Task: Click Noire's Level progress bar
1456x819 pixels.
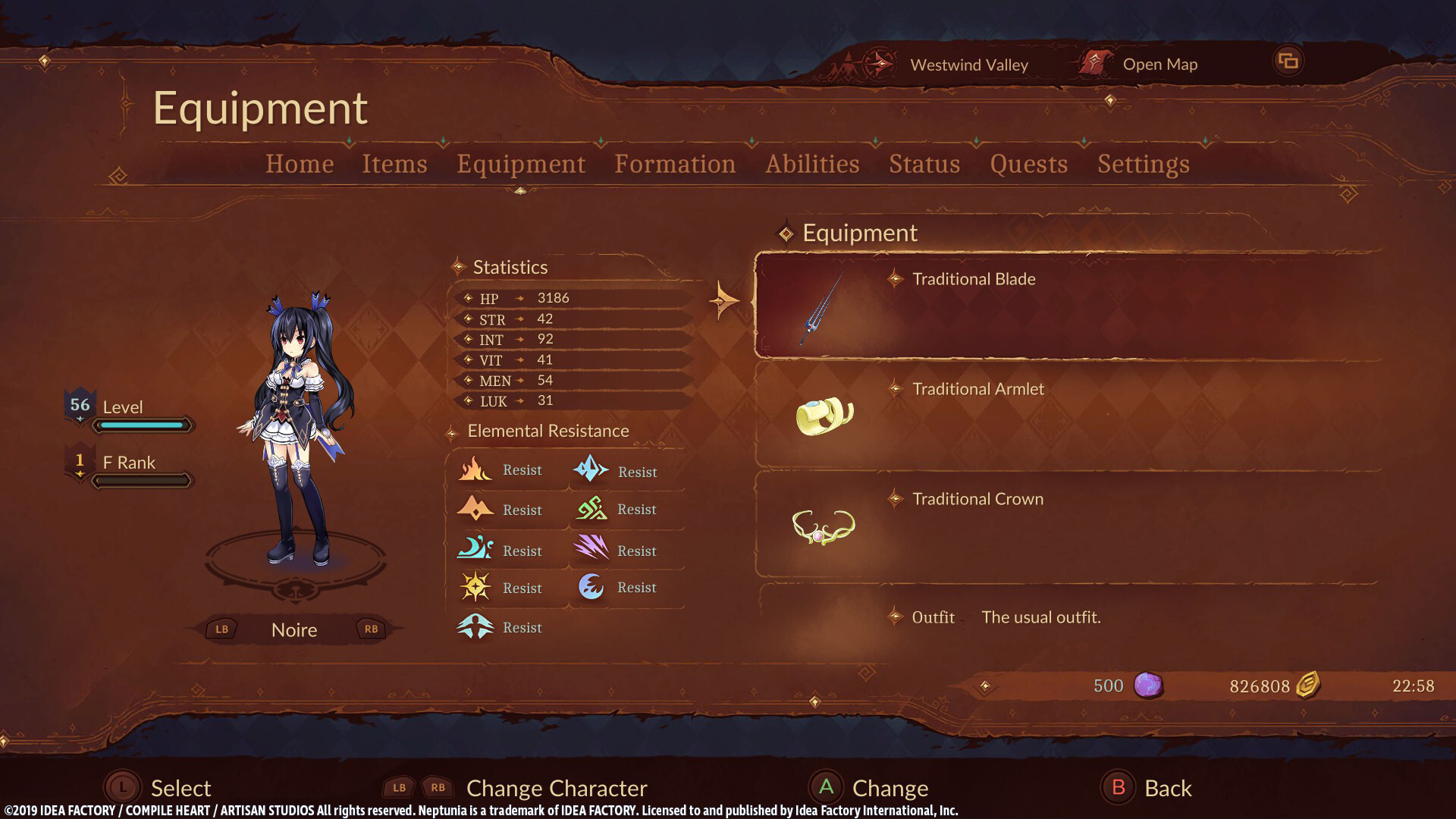Action: tap(141, 425)
